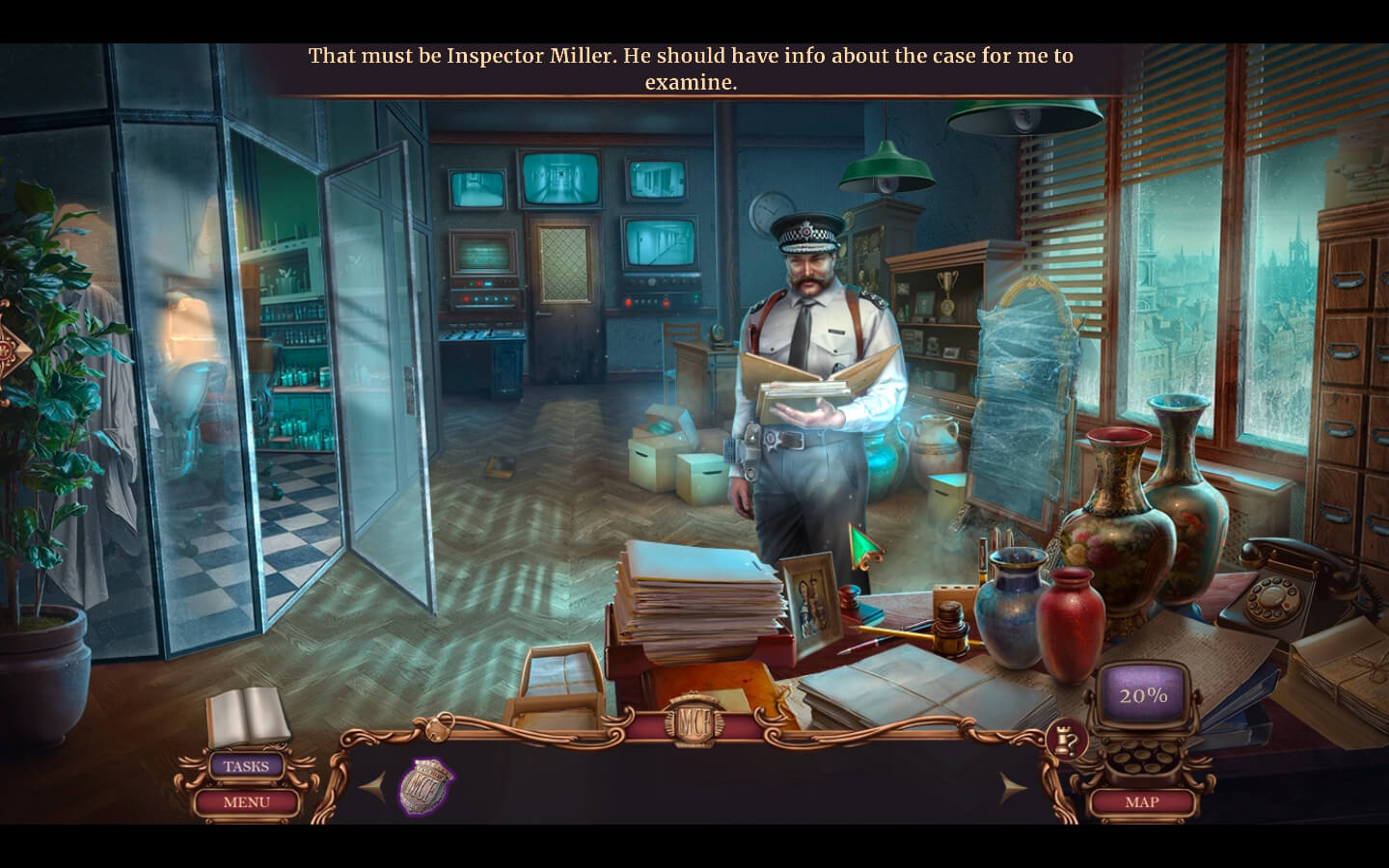This screenshot has height=868, width=1389.
Task: Open the journal book above Tasks
Action: point(248,718)
